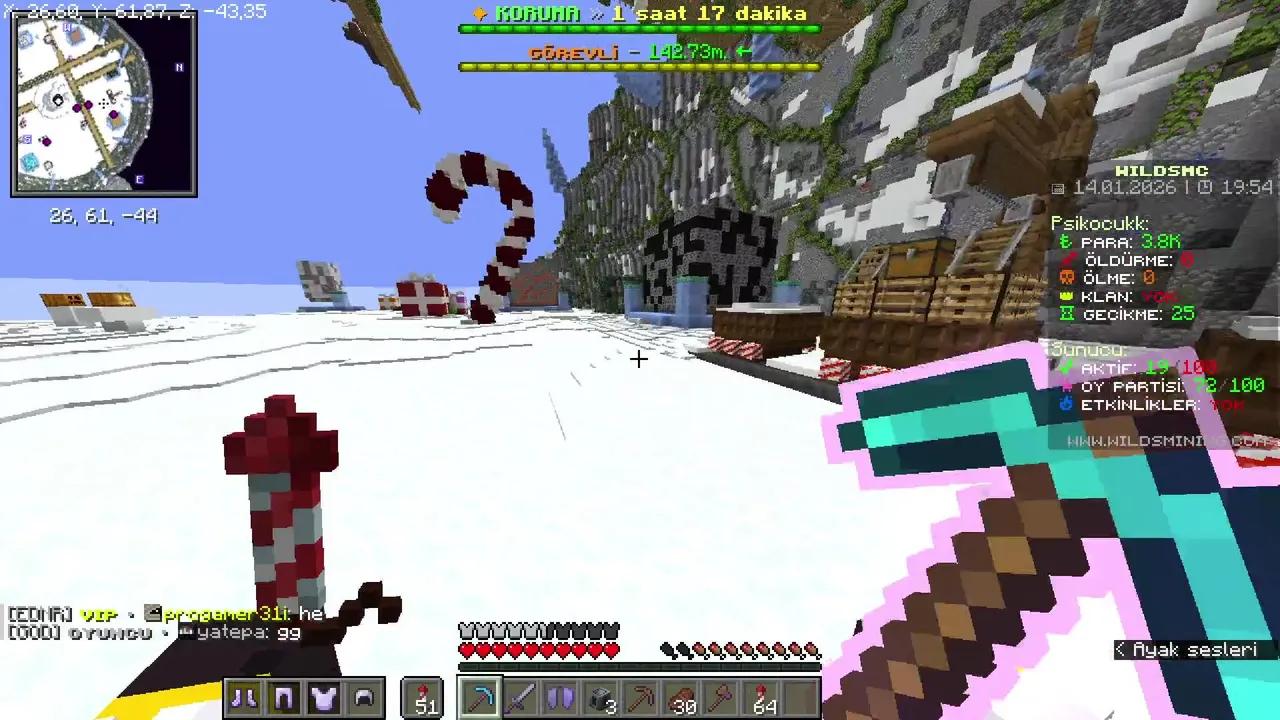Select the anvil stack of 3
This screenshot has width=1280, height=720.
[600, 698]
